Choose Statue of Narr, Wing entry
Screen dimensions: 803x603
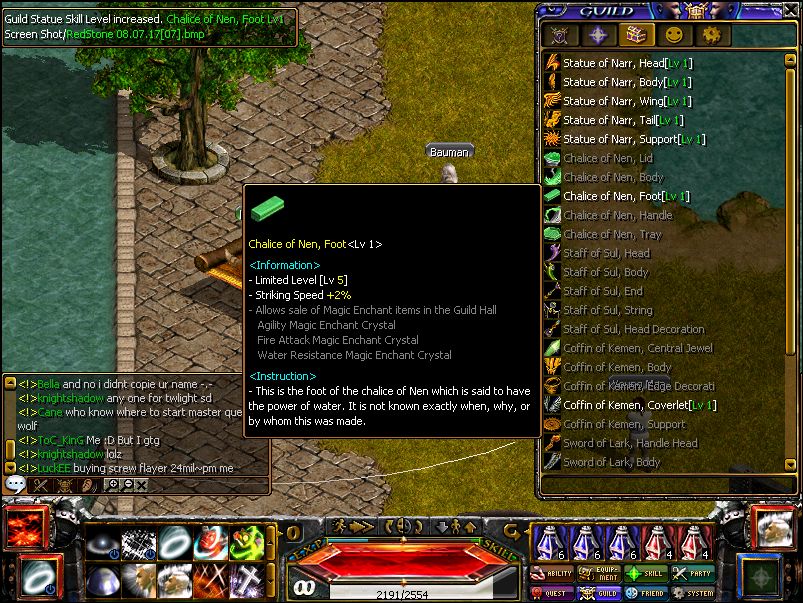(625, 101)
